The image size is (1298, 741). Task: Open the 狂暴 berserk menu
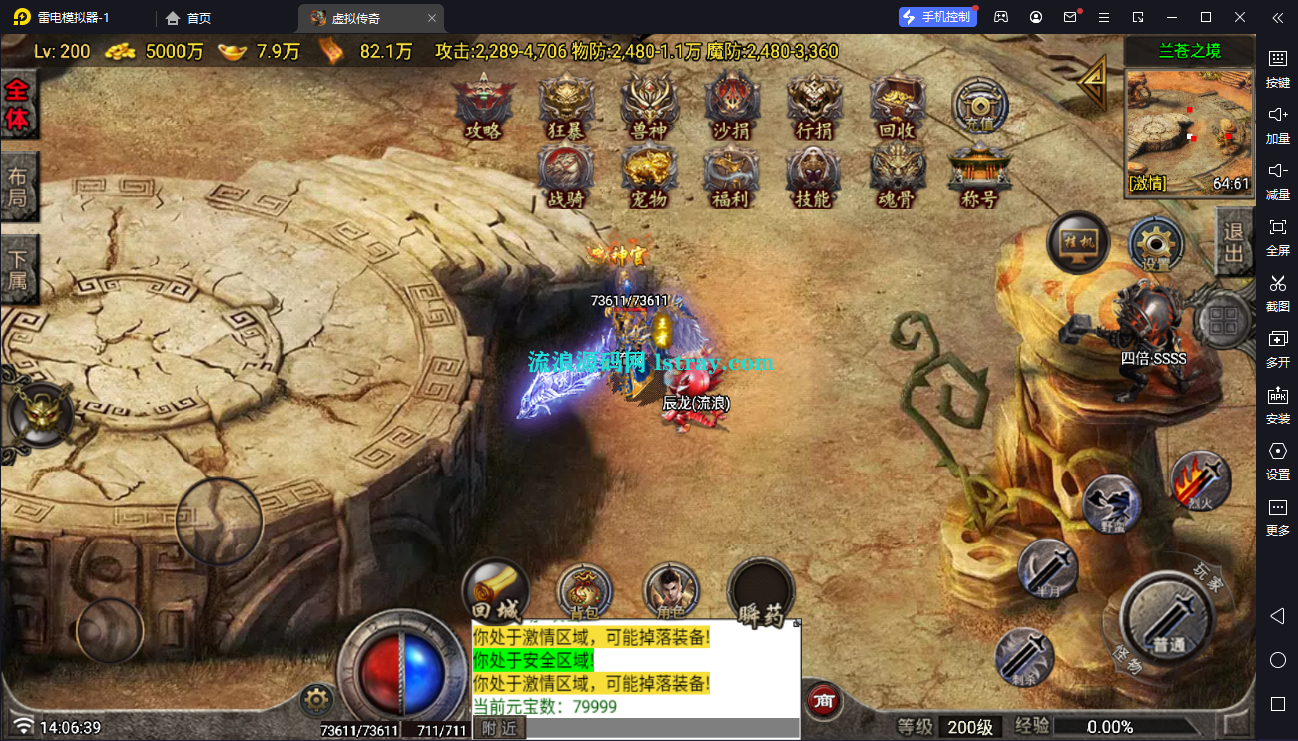click(566, 105)
